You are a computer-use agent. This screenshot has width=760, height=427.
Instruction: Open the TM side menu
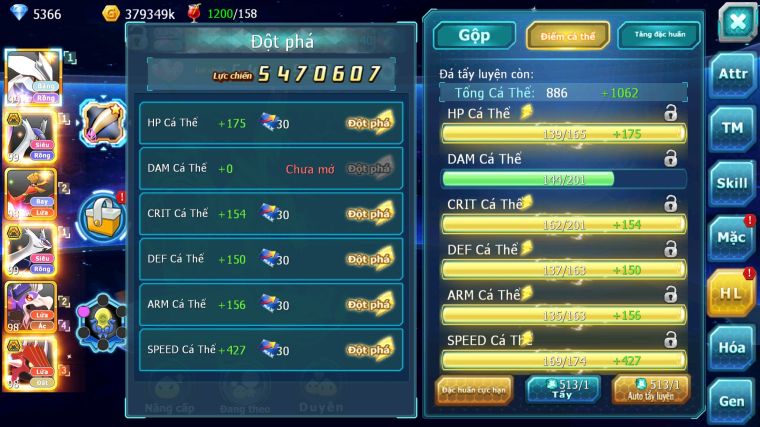pyautogui.click(x=732, y=128)
